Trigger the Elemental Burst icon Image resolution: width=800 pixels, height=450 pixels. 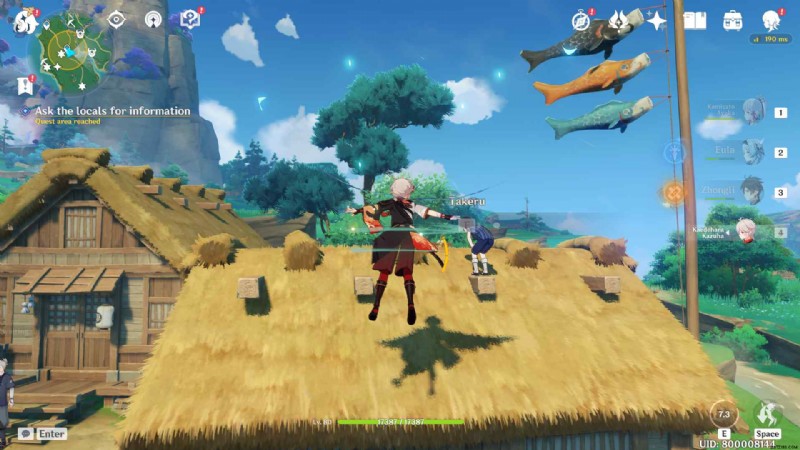click(767, 413)
